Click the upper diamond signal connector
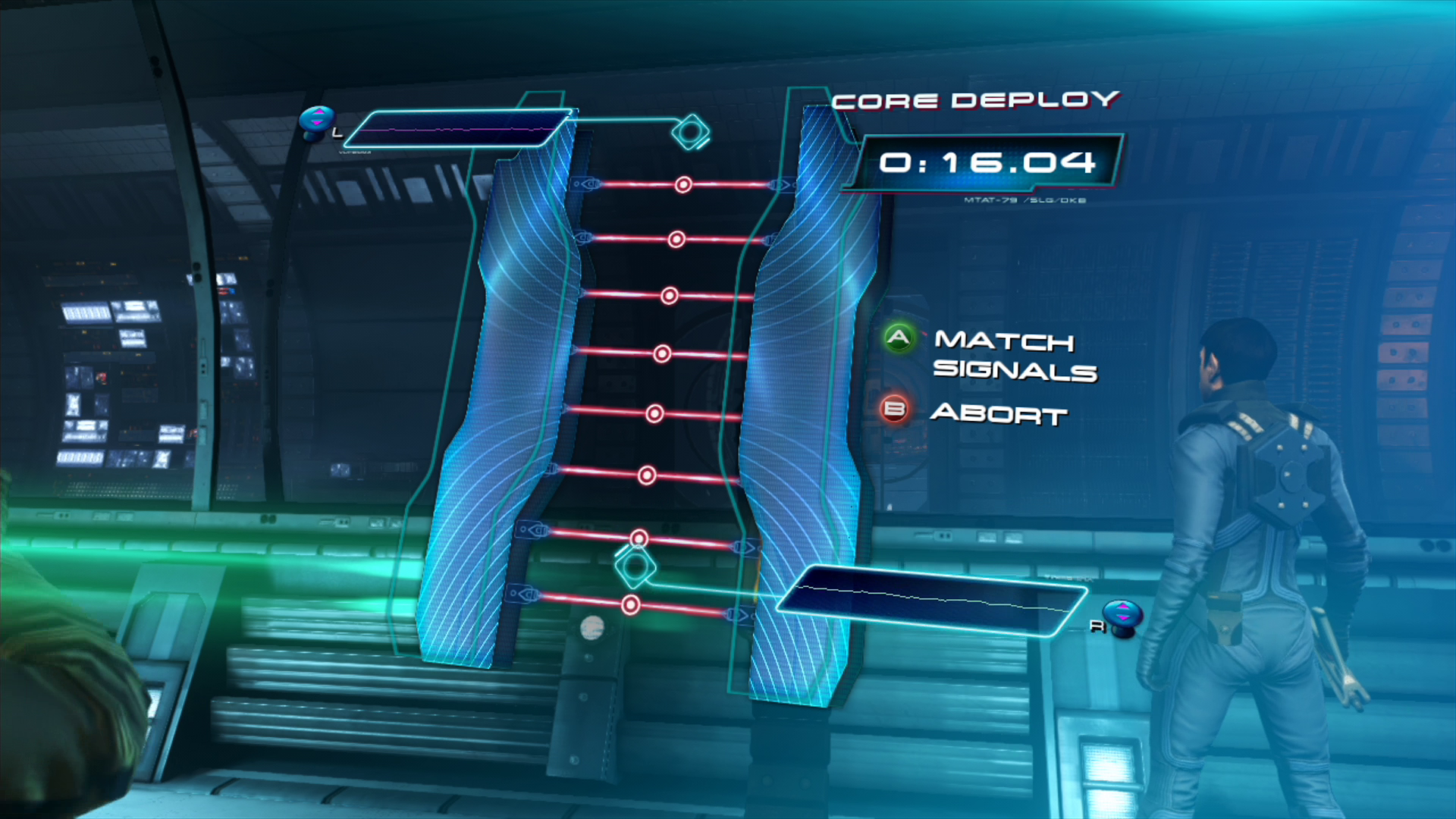This screenshot has height=819, width=1456. pyautogui.click(x=690, y=132)
